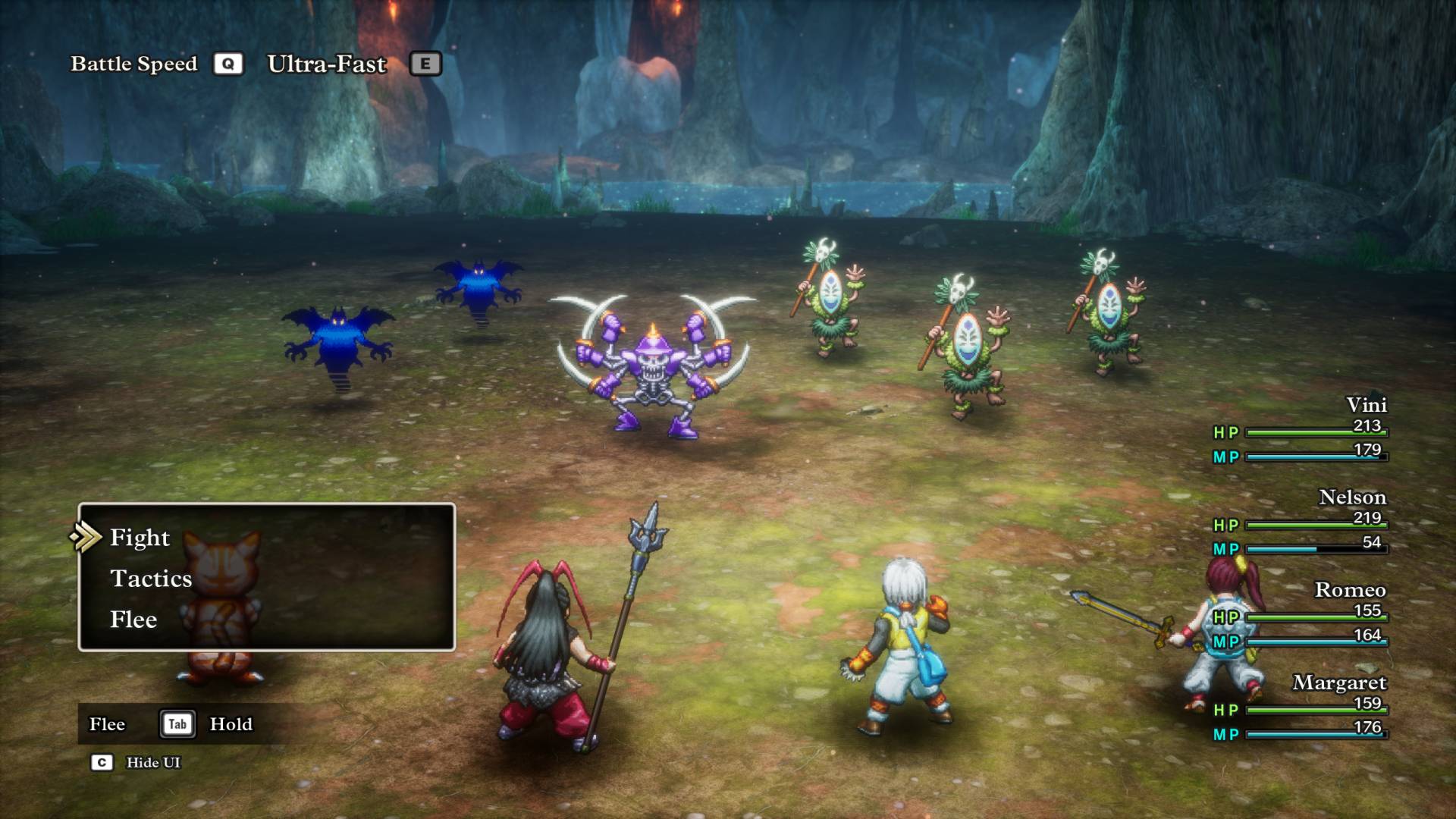Select the Hide UI option
This screenshot has height=819, width=1456.
pos(152,762)
